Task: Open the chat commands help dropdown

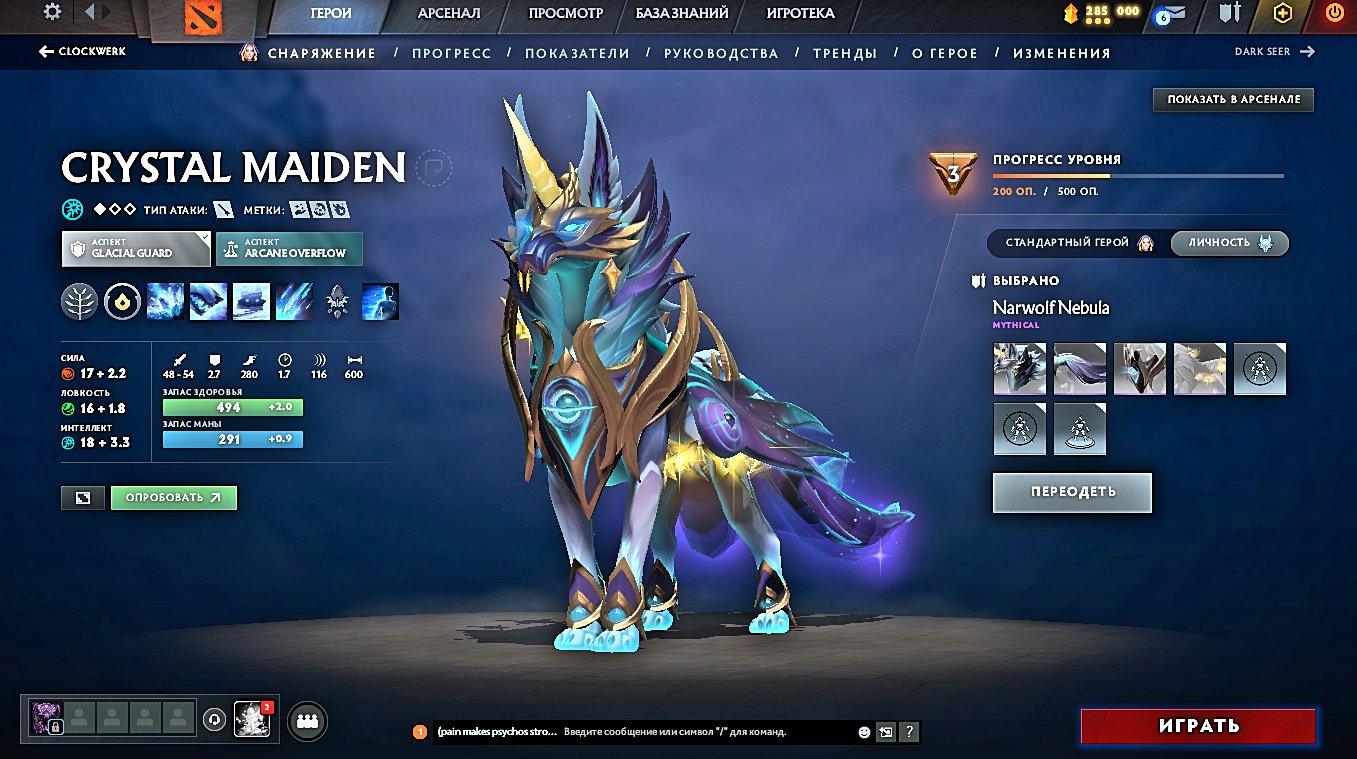Action: (x=908, y=731)
